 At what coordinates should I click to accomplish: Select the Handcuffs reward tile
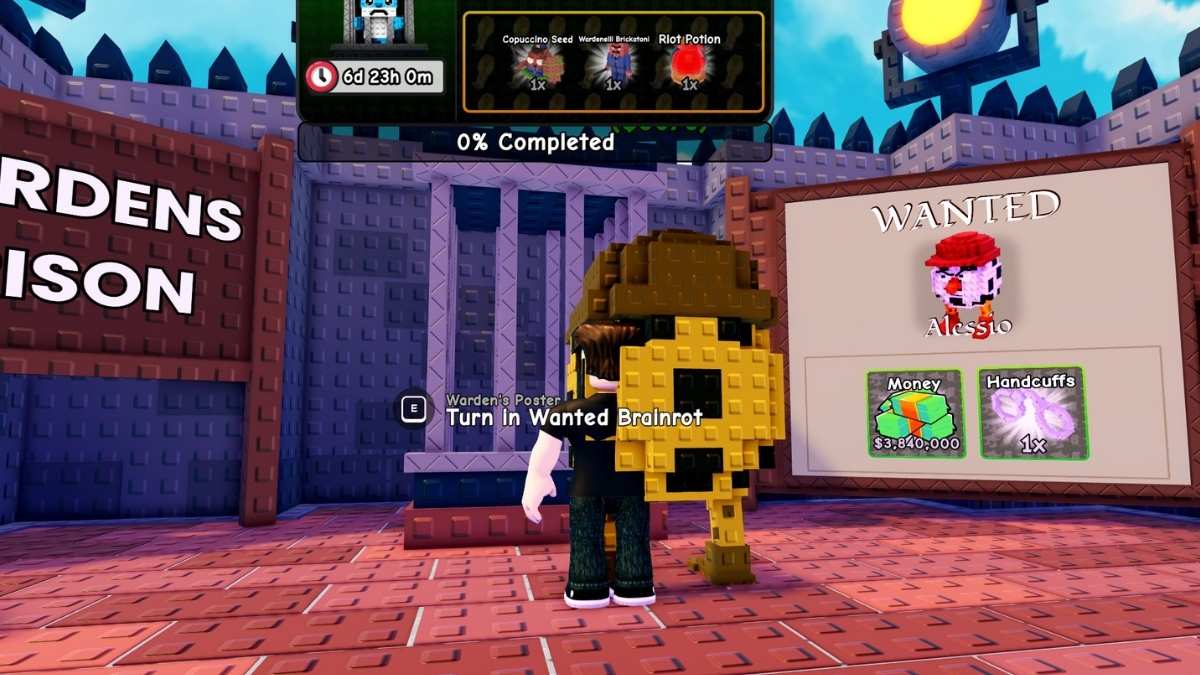coord(1033,413)
